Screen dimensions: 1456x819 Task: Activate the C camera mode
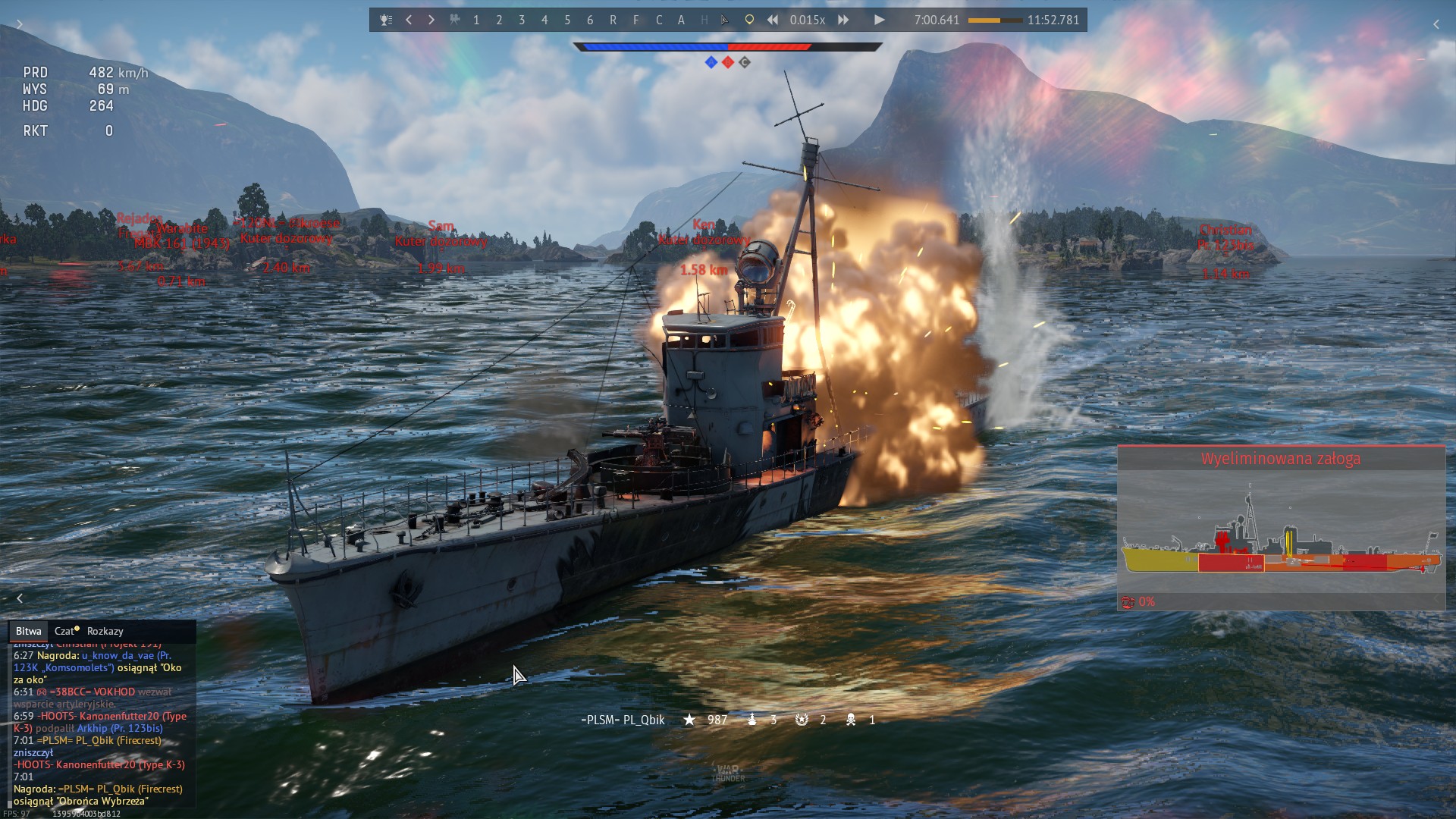tap(658, 20)
